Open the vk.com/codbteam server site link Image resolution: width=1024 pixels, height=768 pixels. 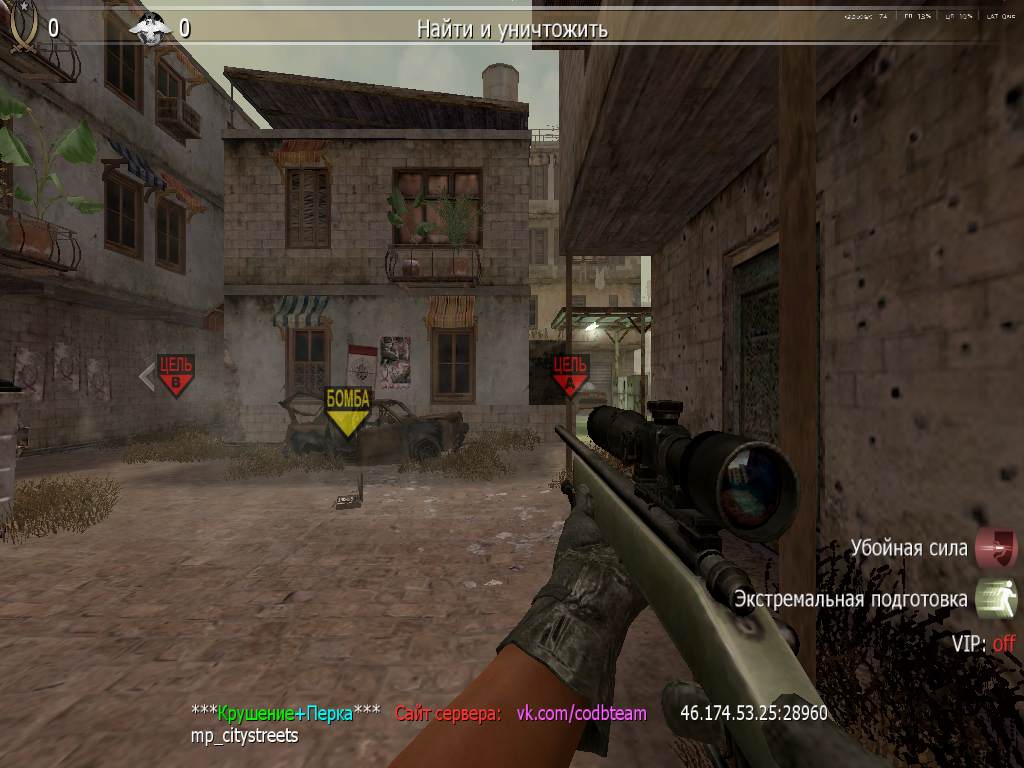581,714
